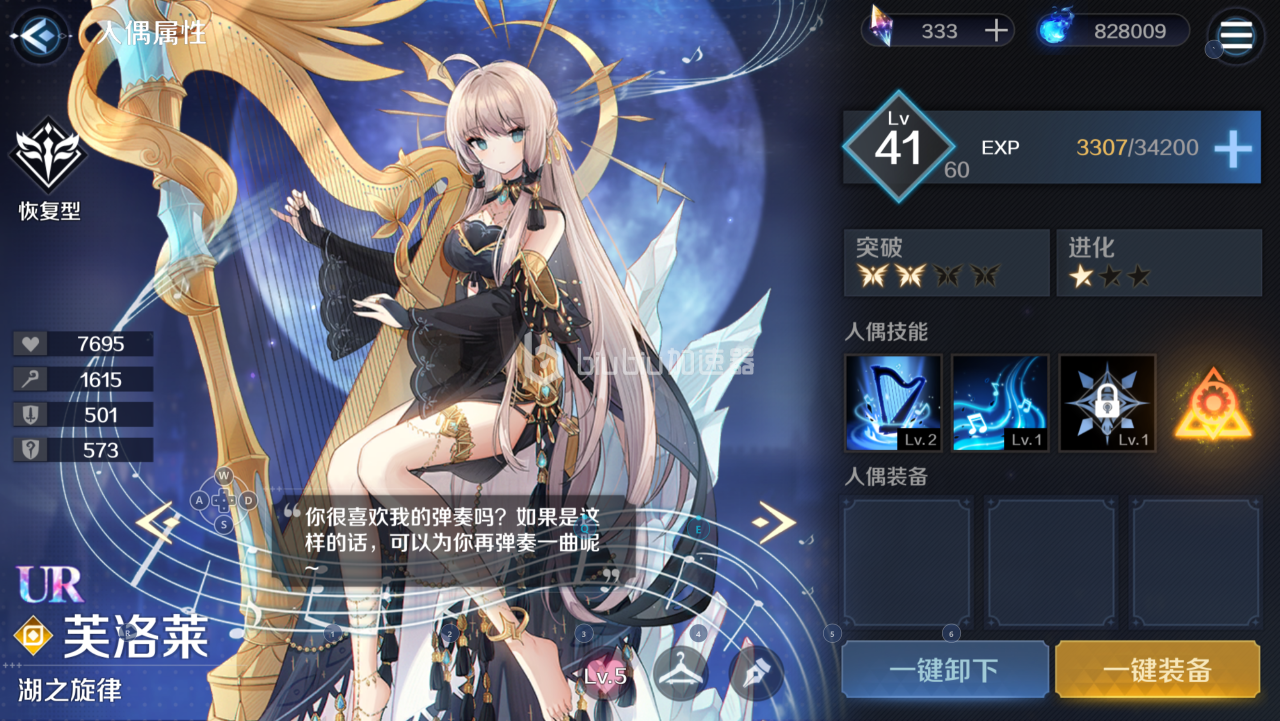Open the 突破 breakthrough panel
Image resolution: width=1280 pixels, height=721 pixels.
point(946,262)
